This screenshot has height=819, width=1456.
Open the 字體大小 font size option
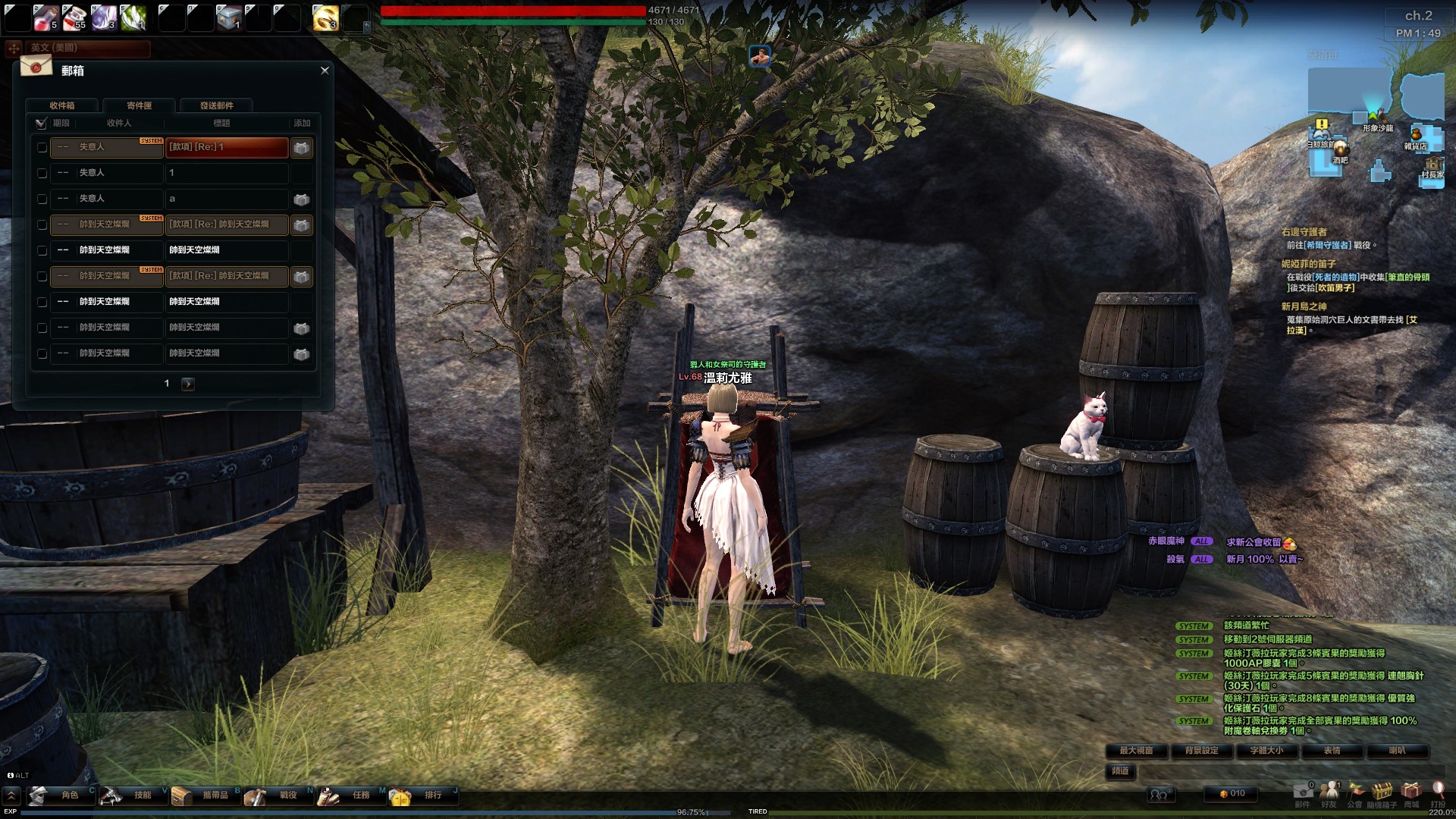point(1266,751)
